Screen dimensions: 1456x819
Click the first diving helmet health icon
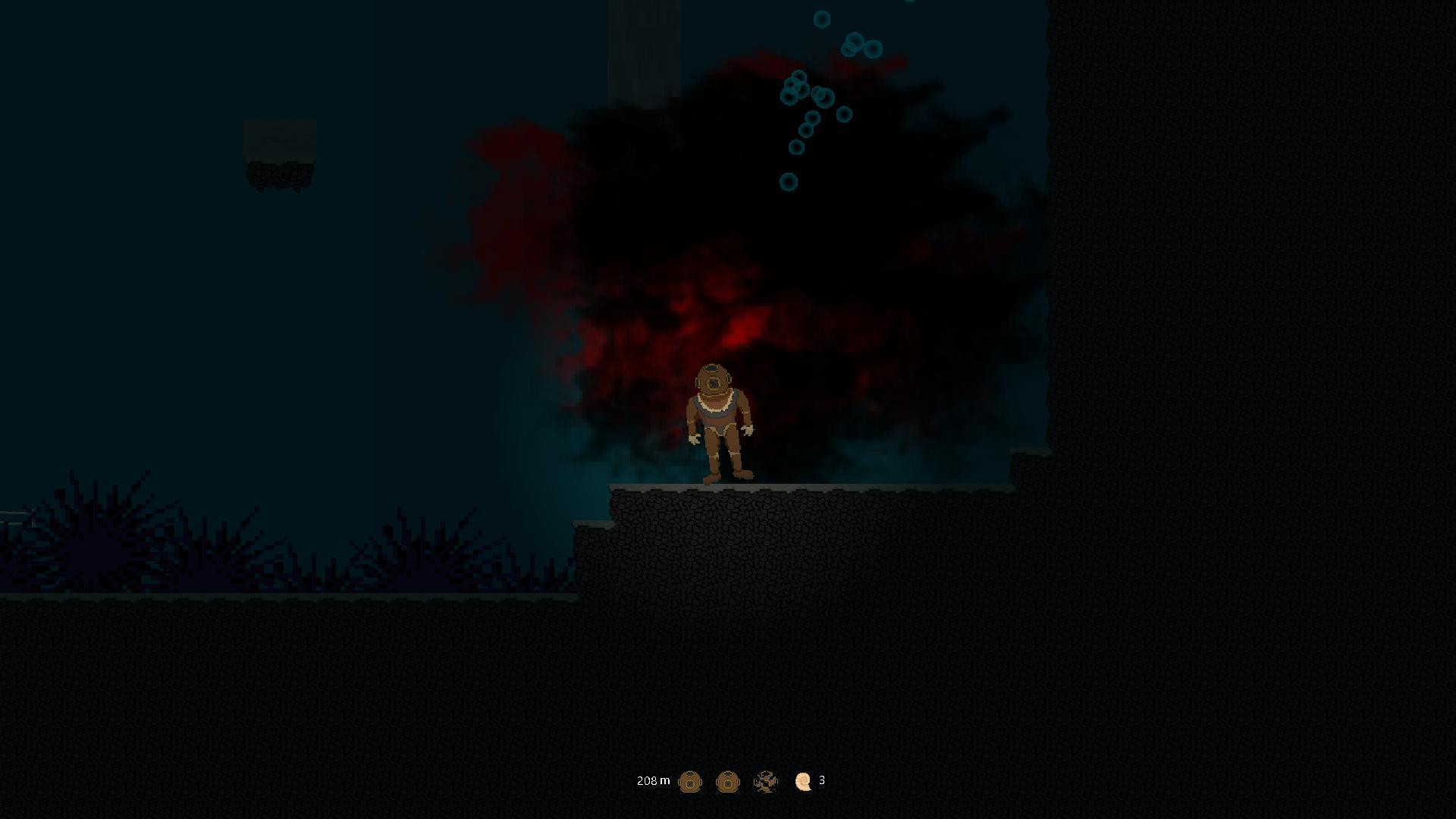[x=691, y=781]
